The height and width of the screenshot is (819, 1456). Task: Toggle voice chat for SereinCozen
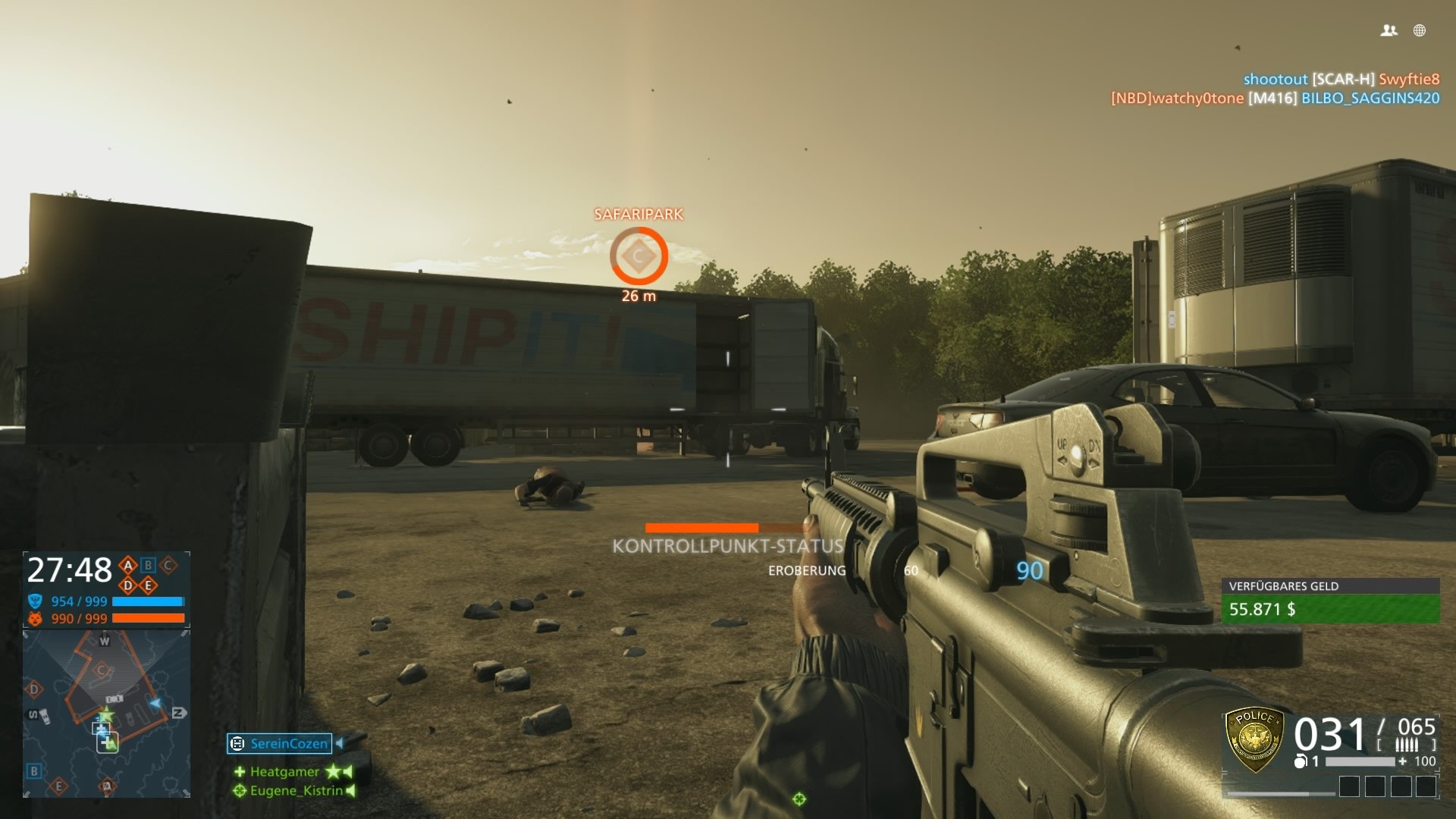coord(339,744)
